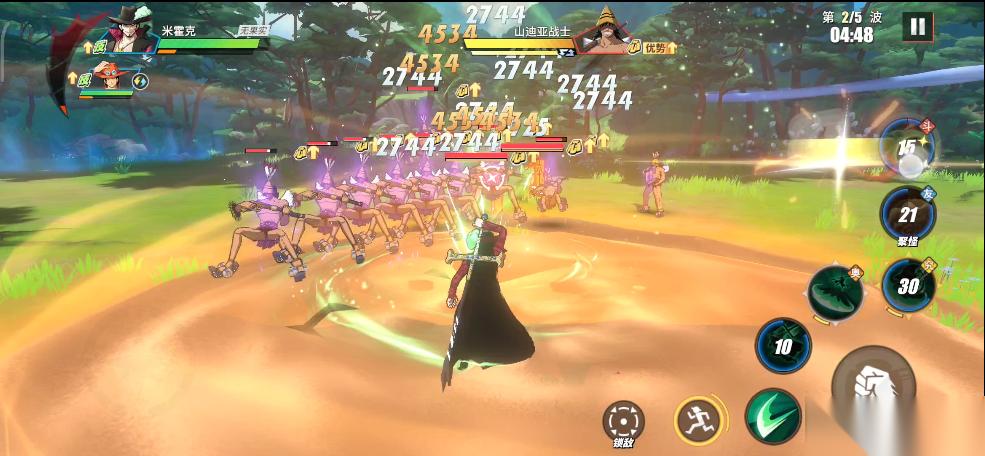
Task: Pause the battle
Action: click(917, 27)
